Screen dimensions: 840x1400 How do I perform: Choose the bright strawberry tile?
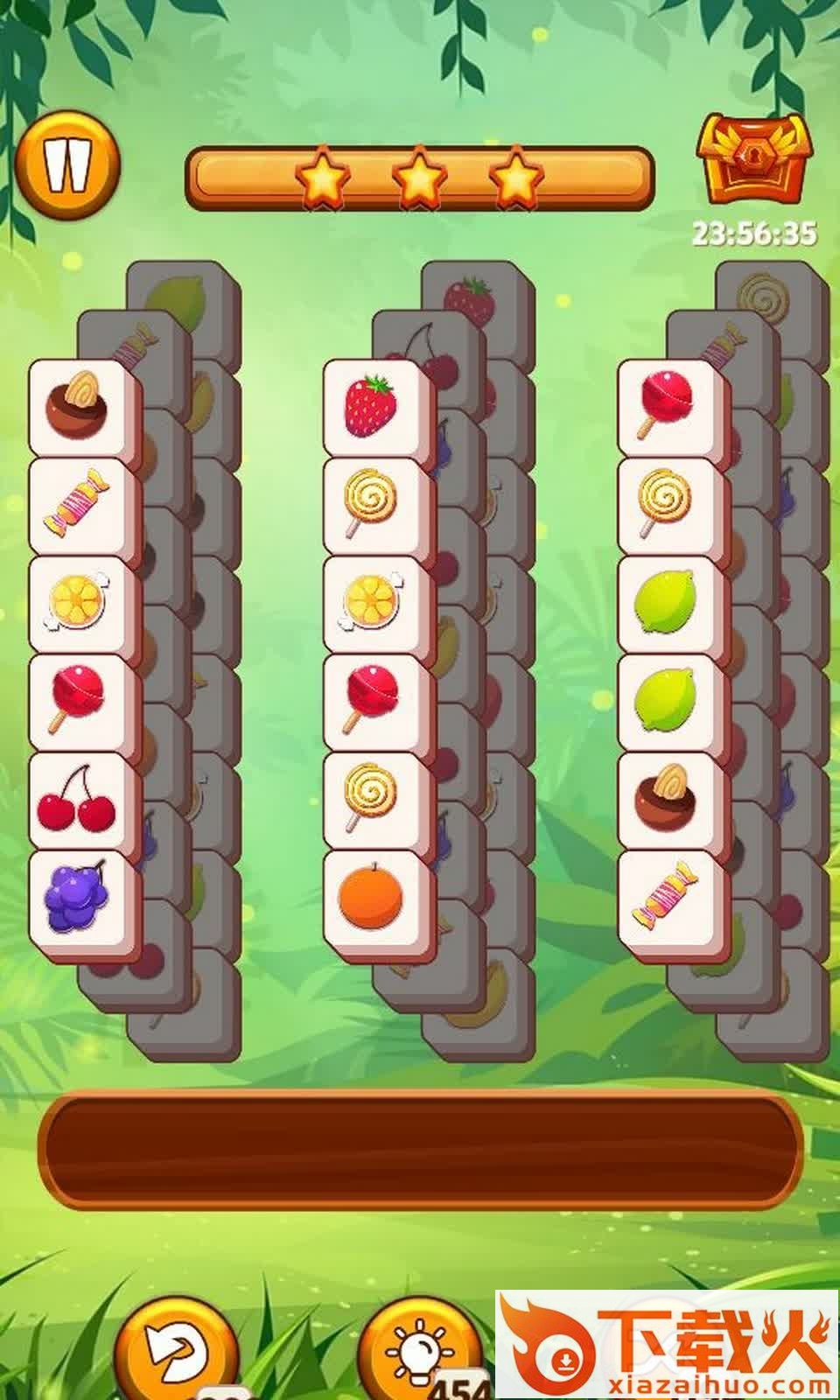click(x=372, y=405)
